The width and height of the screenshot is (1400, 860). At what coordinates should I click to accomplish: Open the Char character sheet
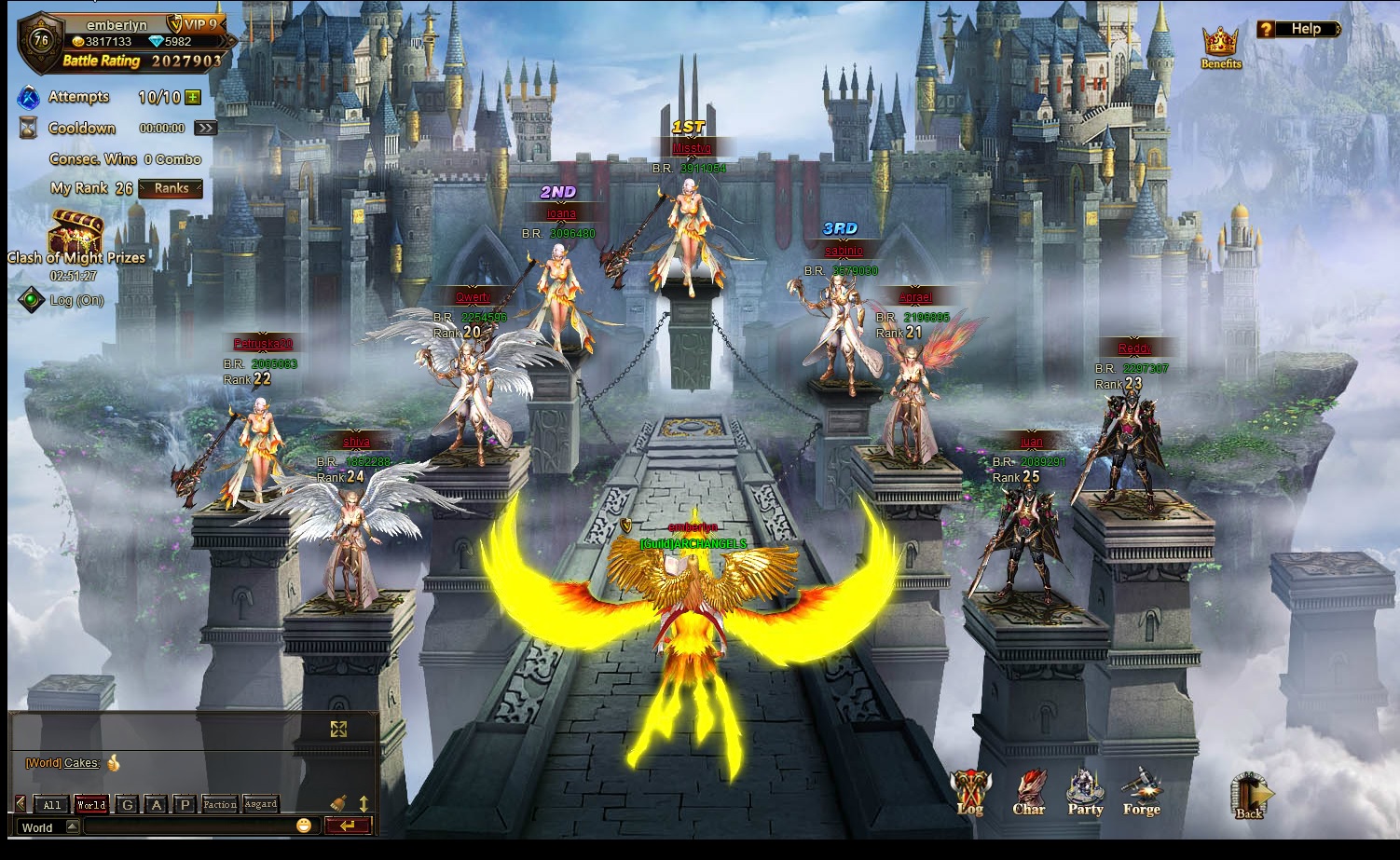click(x=1029, y=794)
